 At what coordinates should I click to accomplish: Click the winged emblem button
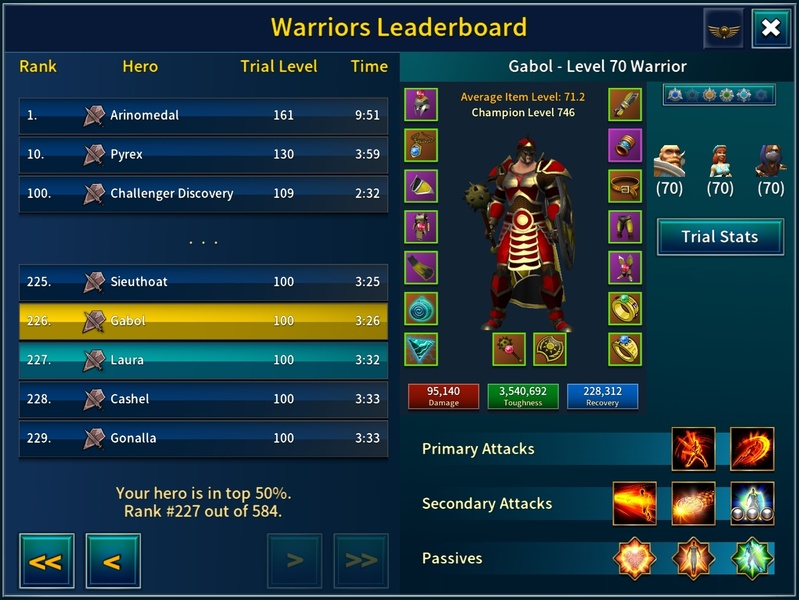[x=724, y=28]
